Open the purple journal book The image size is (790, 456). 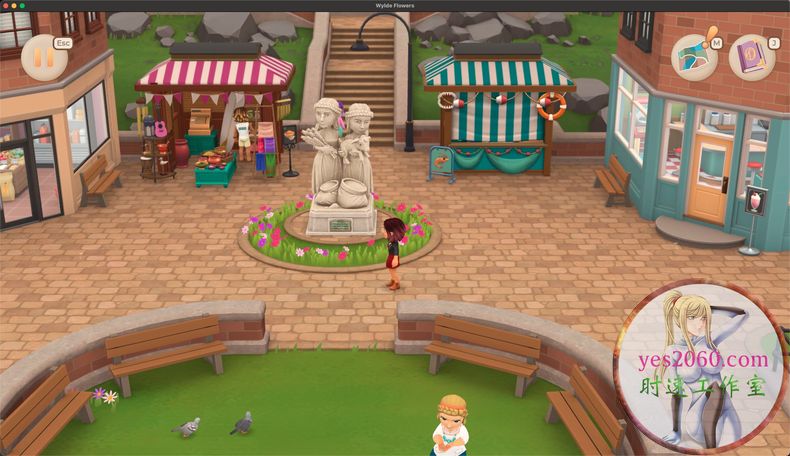750,57
